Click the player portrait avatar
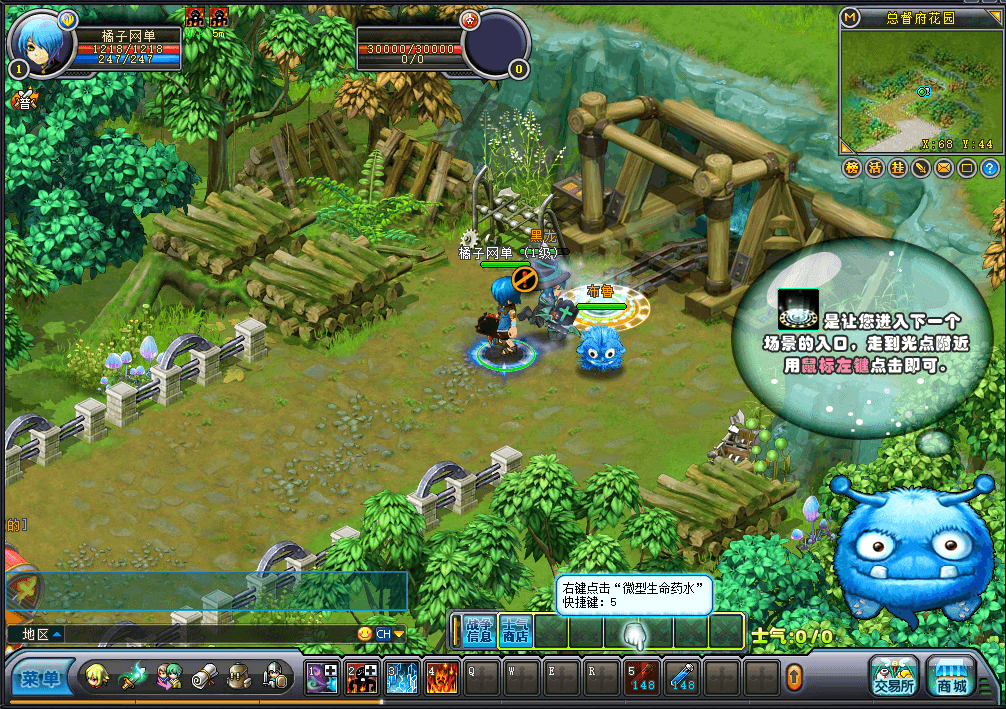Viewport: 1006px width, 709px height. coord(40,43)
